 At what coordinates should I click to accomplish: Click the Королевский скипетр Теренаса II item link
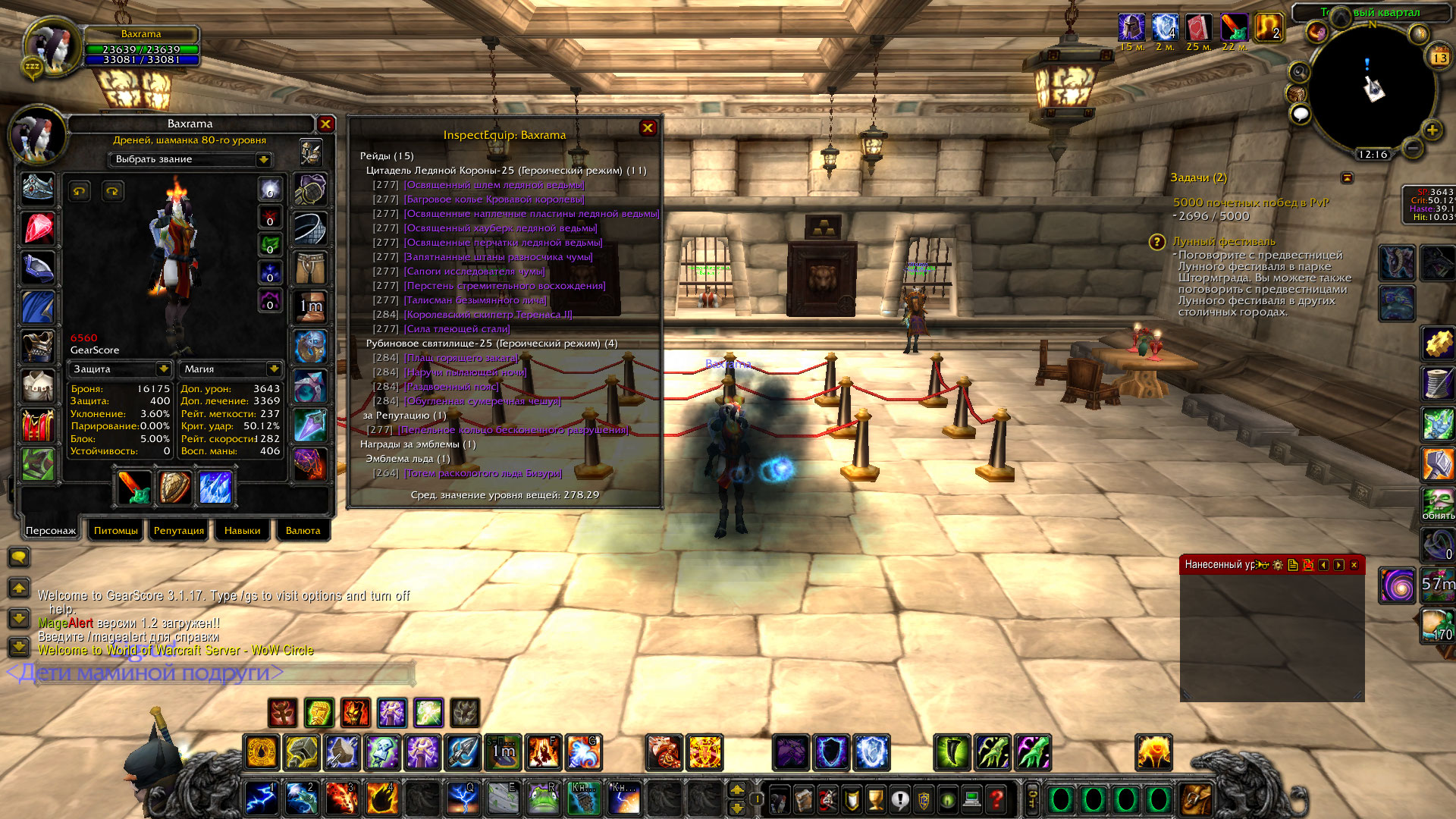[x=488, y=315]
